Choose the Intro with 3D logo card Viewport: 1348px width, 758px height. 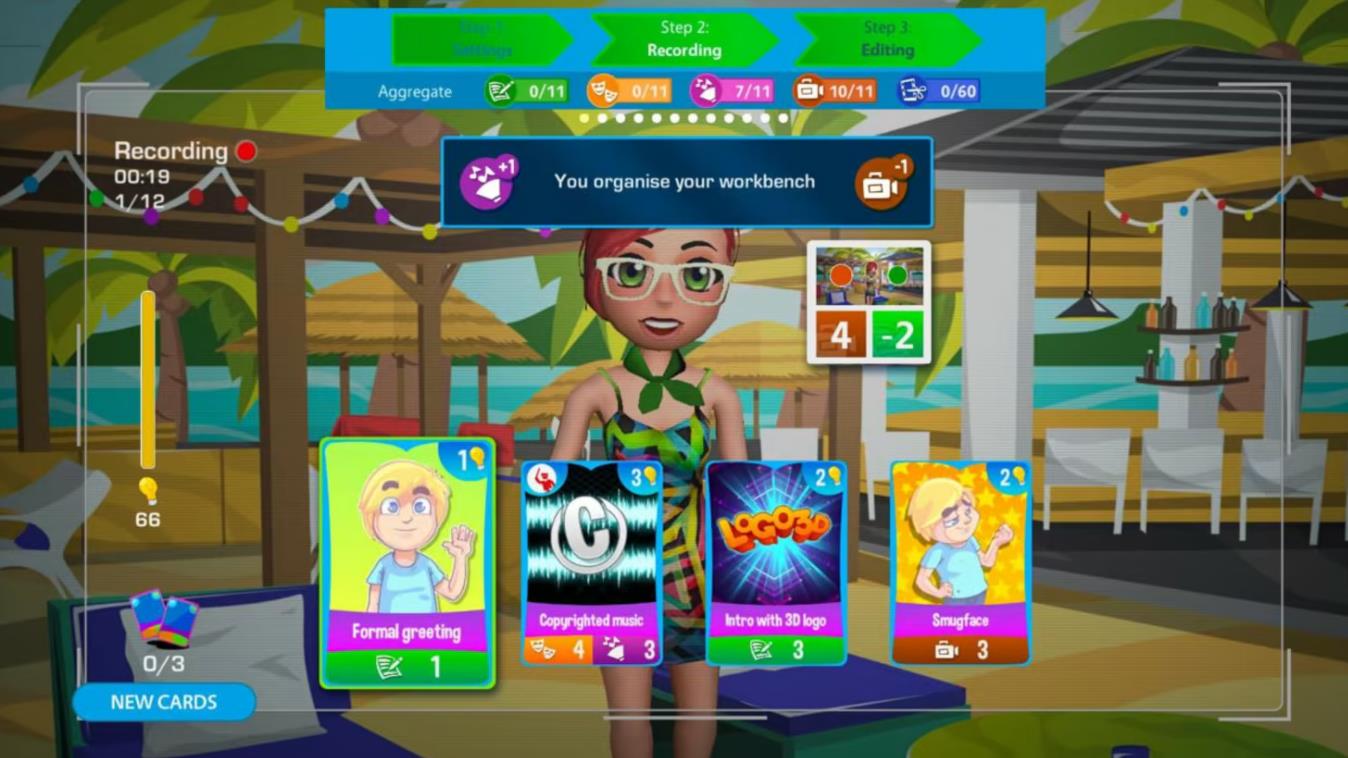point(776,563)
